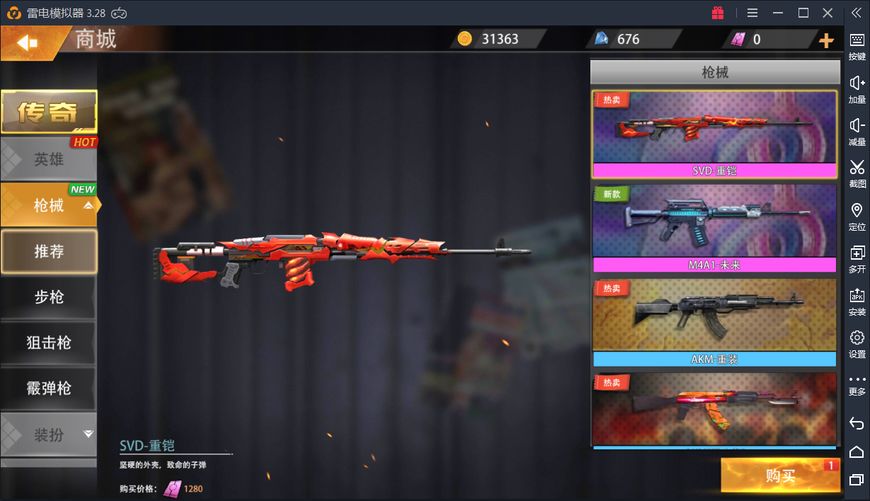Close the emulator window

(x=827, y=13)
